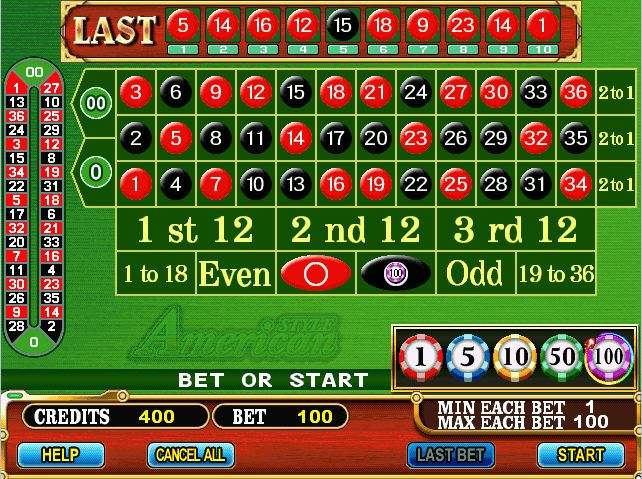This screenshot has width=642, height=479.
Task: Choose the 5 credit chip
Action: pyautogui.click(x=467, y=357)
